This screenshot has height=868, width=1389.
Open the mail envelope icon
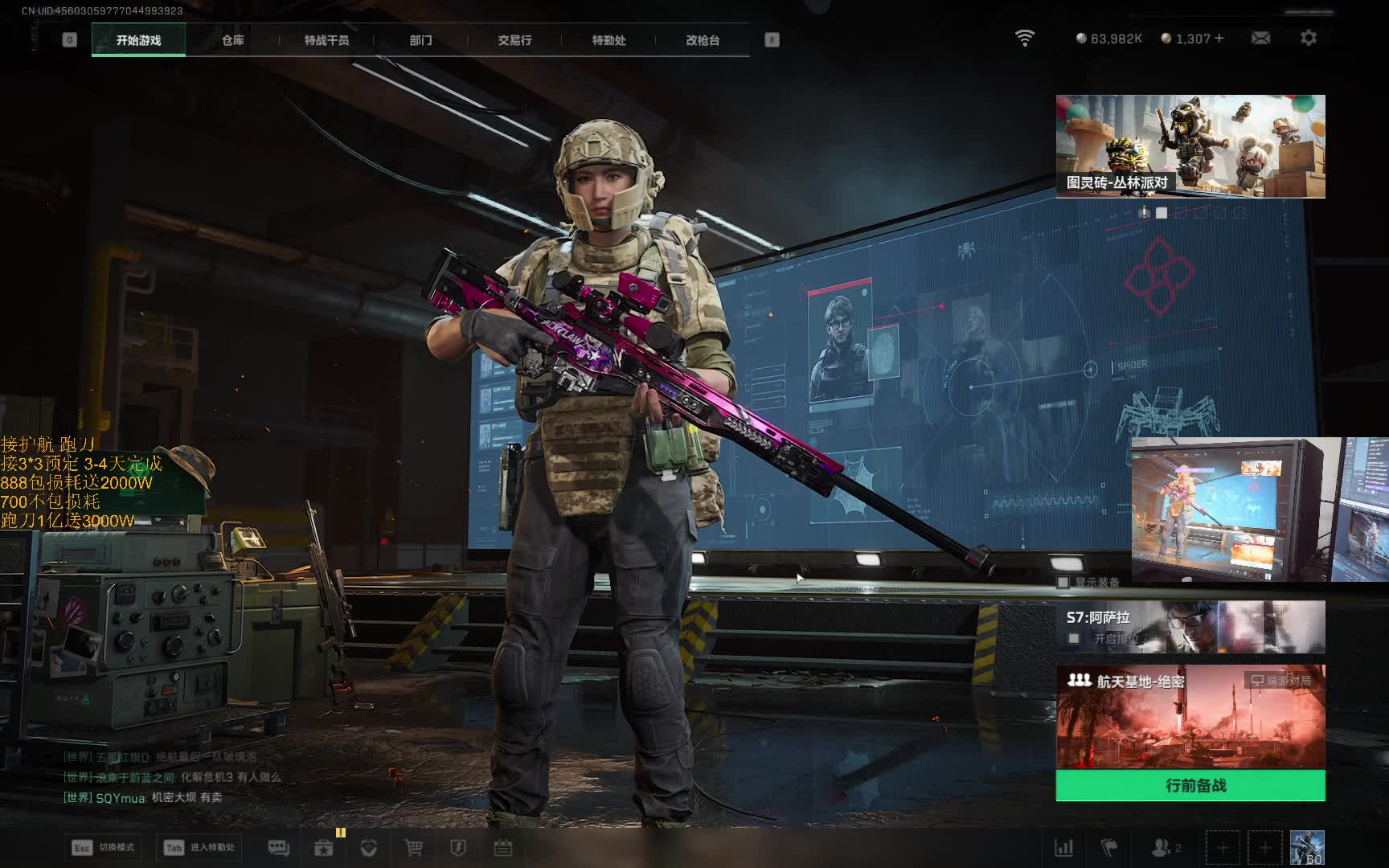point(1260,38)
